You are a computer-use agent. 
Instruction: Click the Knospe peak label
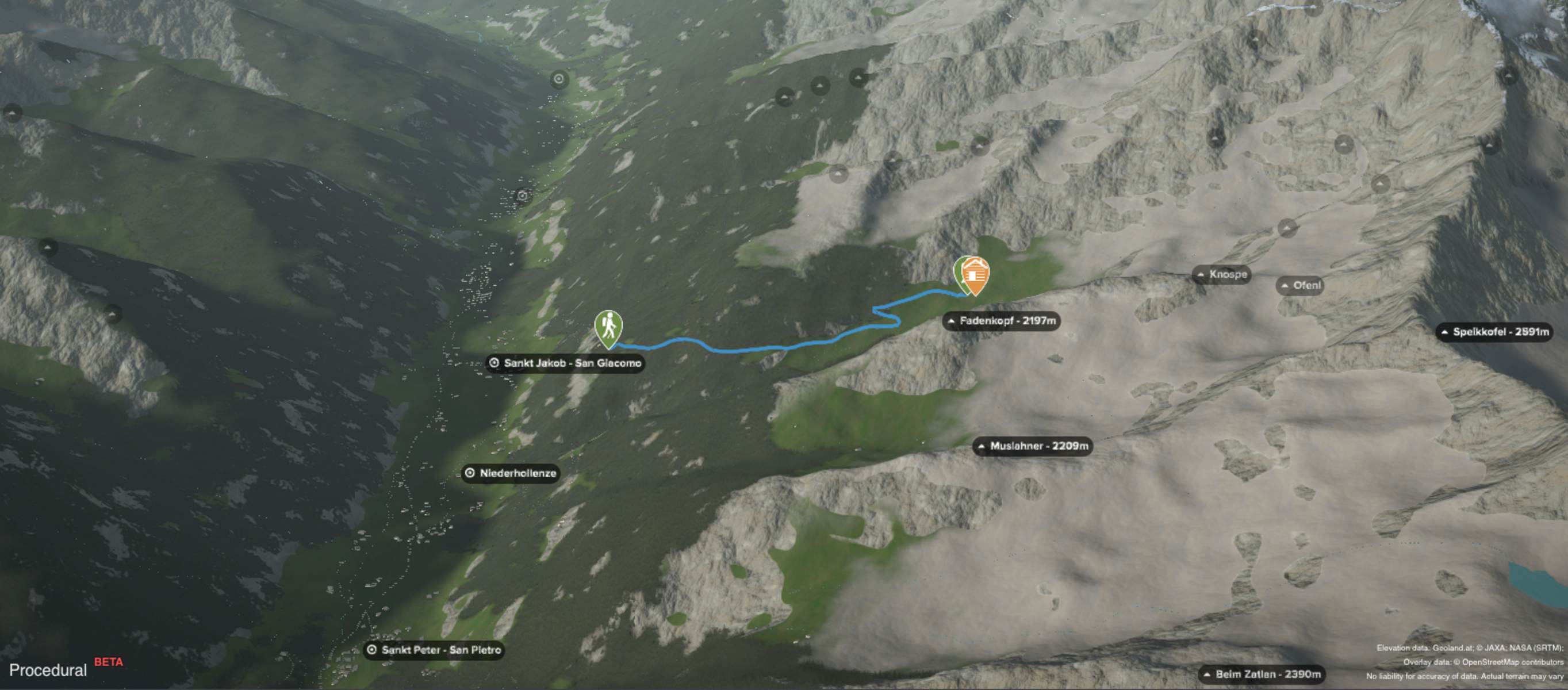click(x=1222, y=274)
